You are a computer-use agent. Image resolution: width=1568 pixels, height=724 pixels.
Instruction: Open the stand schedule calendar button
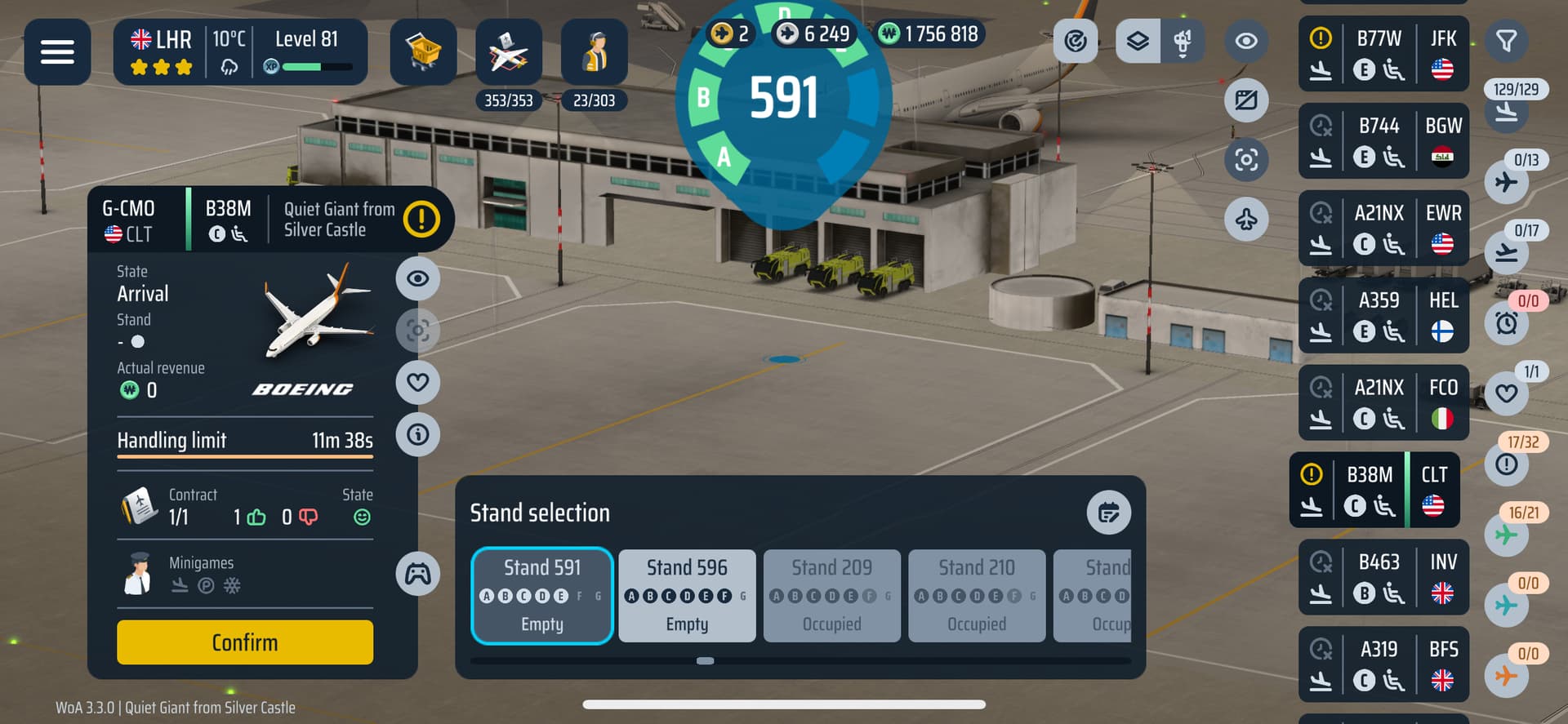[x=1108, y=513]
